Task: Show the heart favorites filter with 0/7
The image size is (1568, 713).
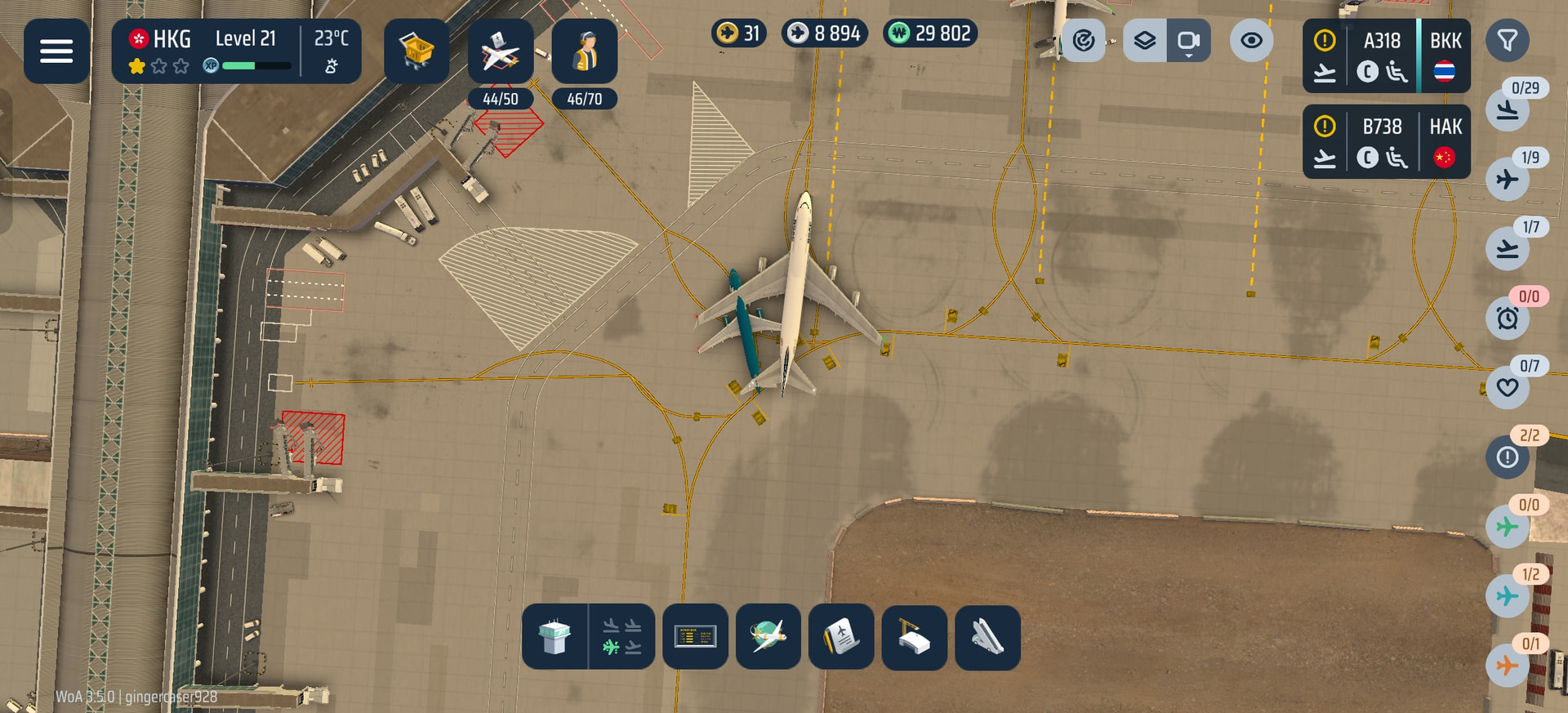Action: [x=1508, y=387]
